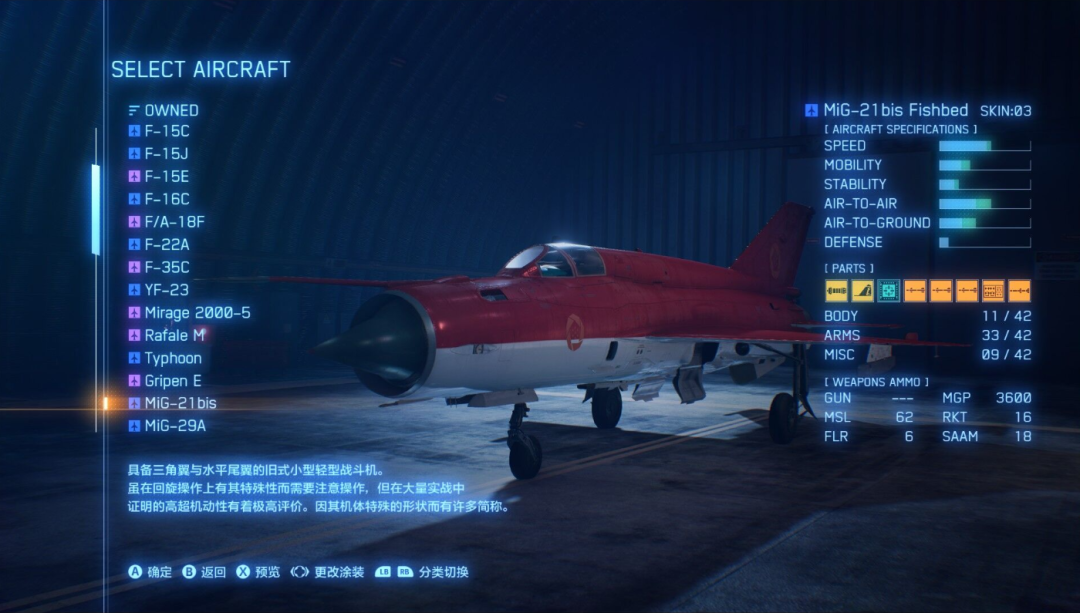Image resolution: width=1080 pixels, height=613 pixels.
Task: Click the OWNED category header
Action: (171, 110)
